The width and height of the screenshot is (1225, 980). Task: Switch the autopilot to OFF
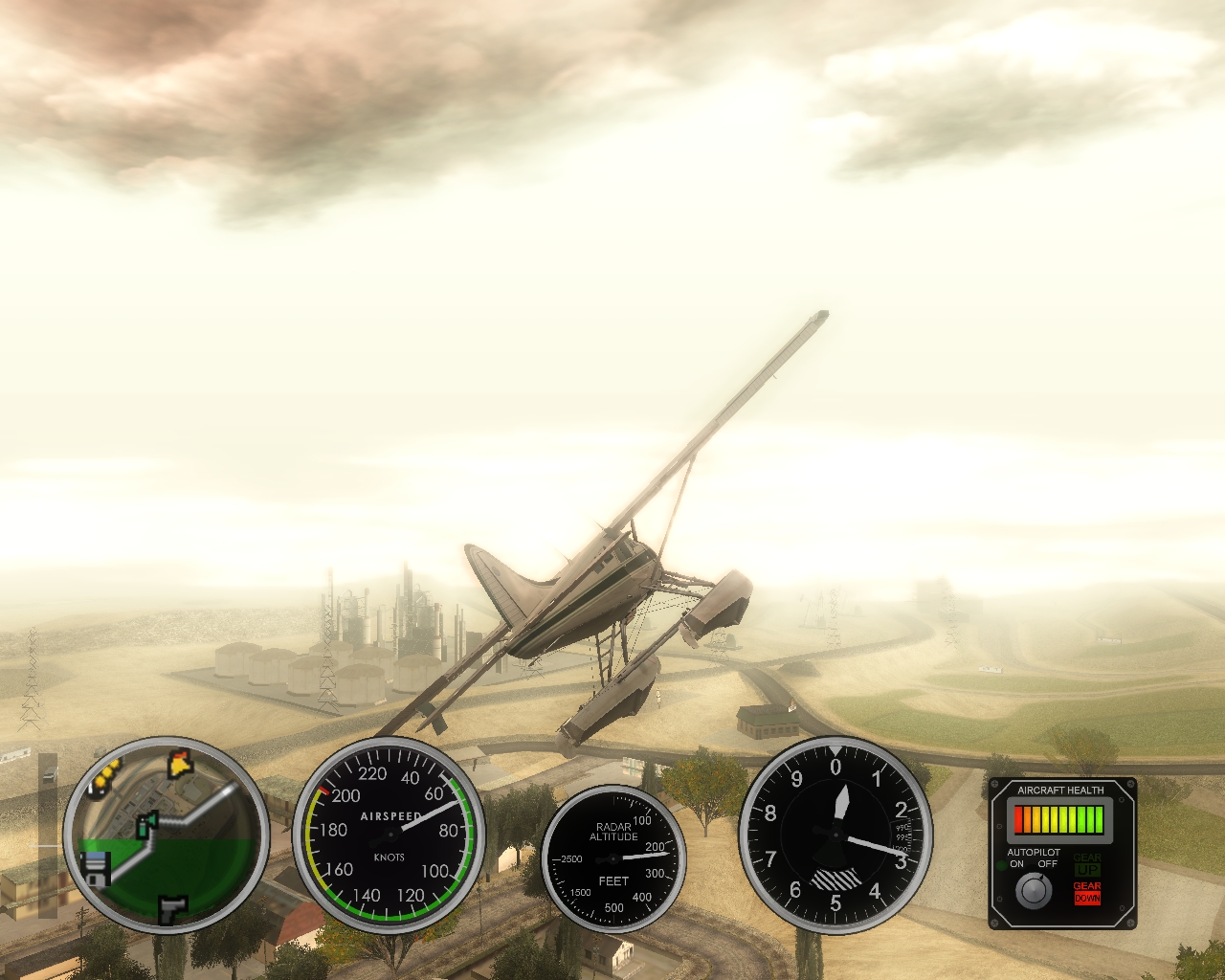[1048, 863]
